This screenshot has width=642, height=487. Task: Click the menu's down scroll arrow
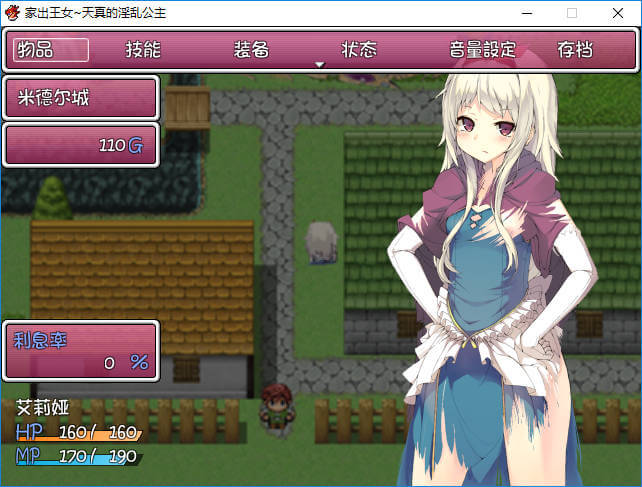click(320, 65)
